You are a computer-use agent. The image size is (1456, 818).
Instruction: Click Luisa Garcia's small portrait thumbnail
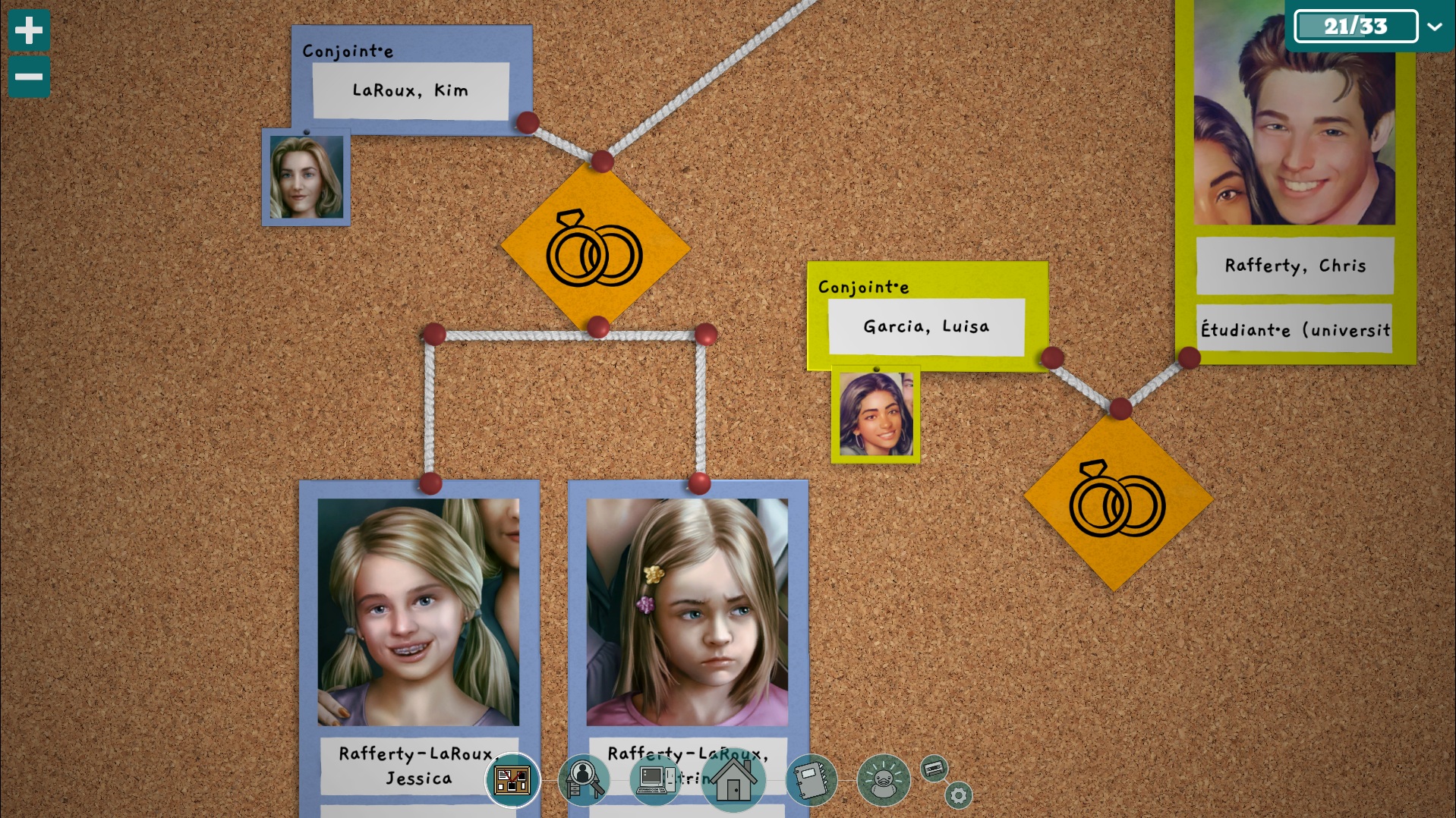click(876, 414)
